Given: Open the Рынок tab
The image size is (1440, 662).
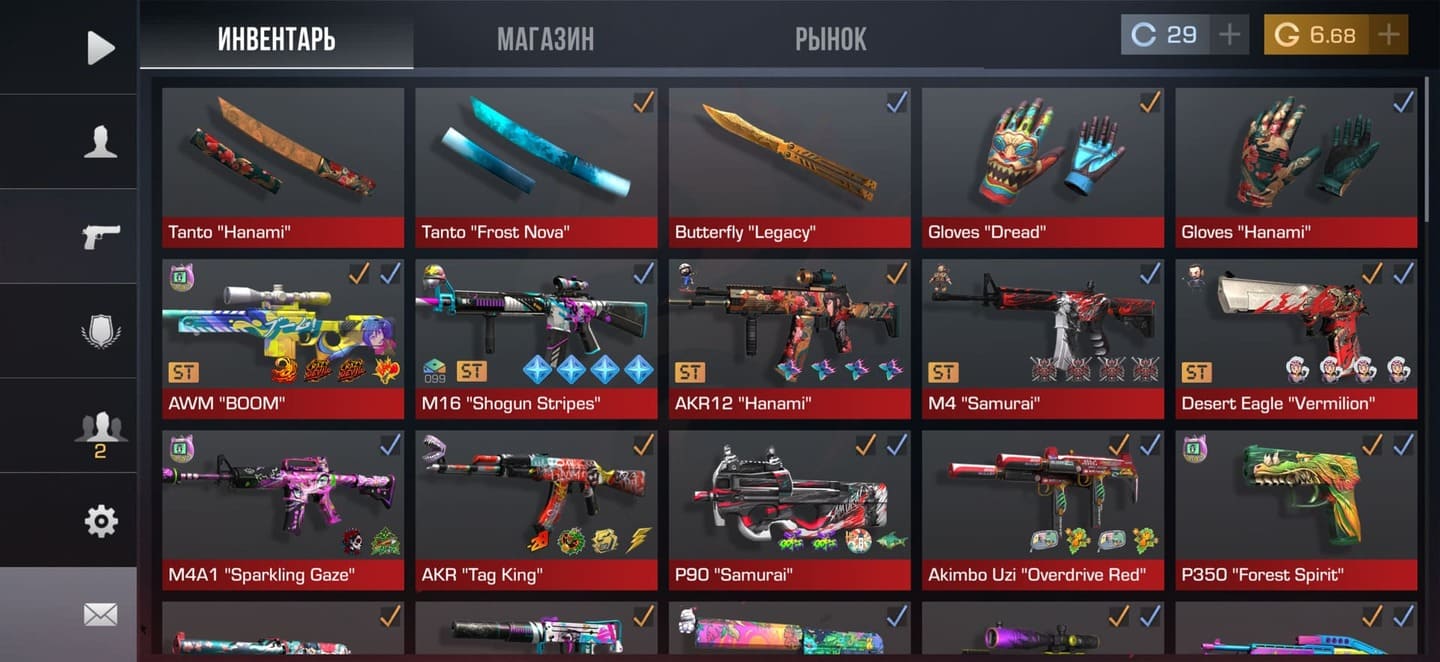Looking at the screenshot, I should [830, 39].
